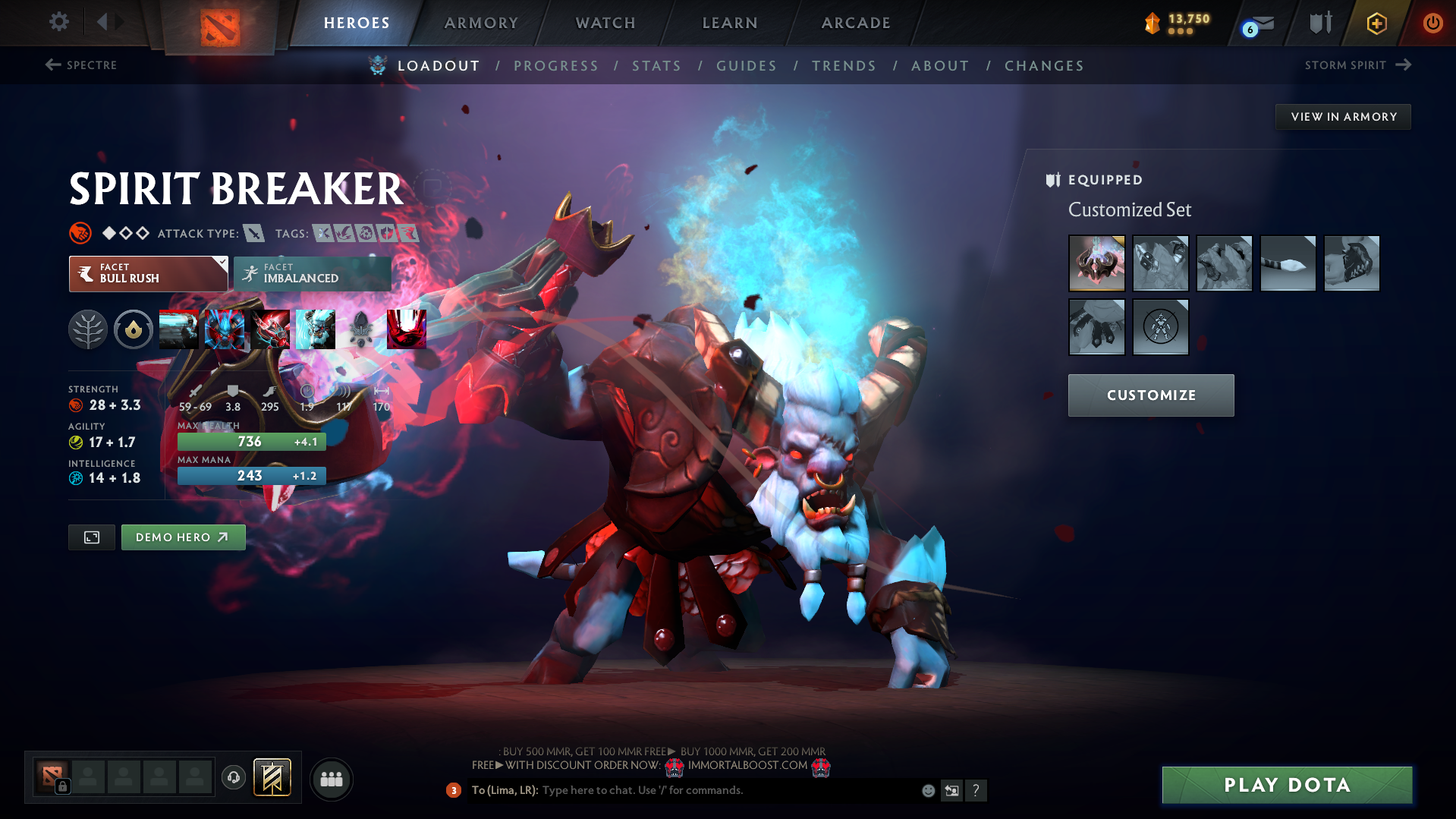Image resolution: width=1456 pixels, height=819 pixels.
Task: Toggle fullscreen hero preview button near Demo Hero
Action: pos(91,537)
